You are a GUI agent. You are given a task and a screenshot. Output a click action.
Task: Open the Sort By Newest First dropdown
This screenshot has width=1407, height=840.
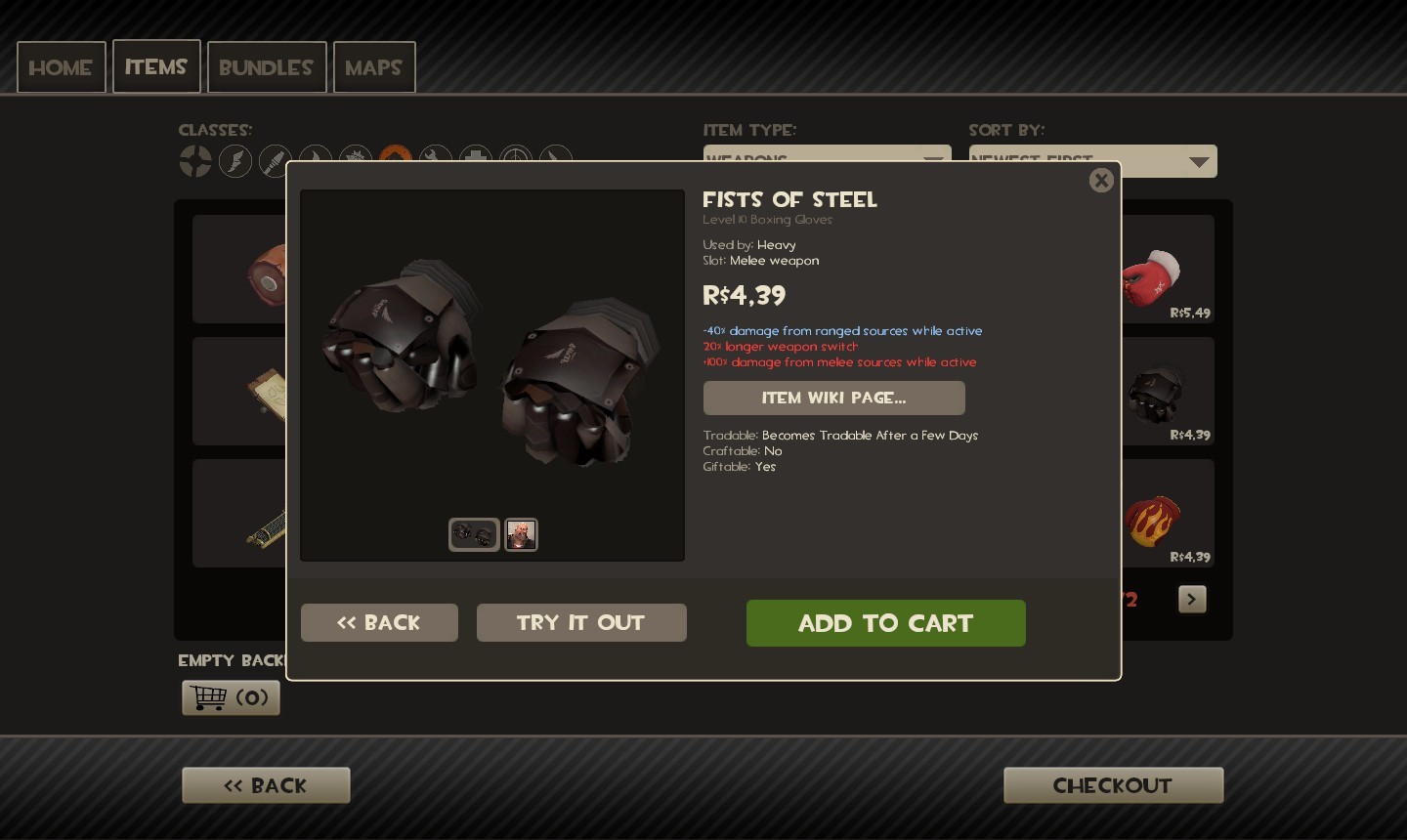pos(1092,160)
